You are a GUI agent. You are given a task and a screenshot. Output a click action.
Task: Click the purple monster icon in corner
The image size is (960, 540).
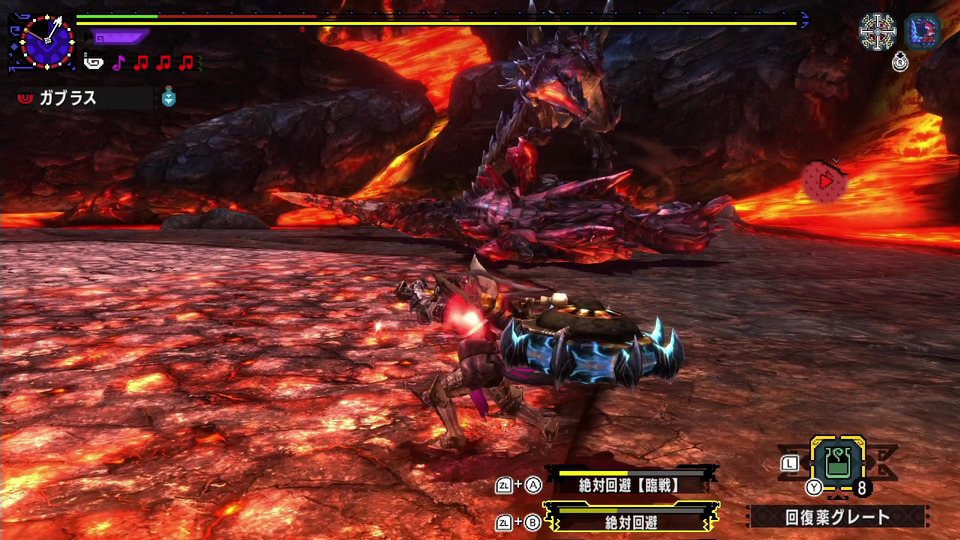[921, 31]
